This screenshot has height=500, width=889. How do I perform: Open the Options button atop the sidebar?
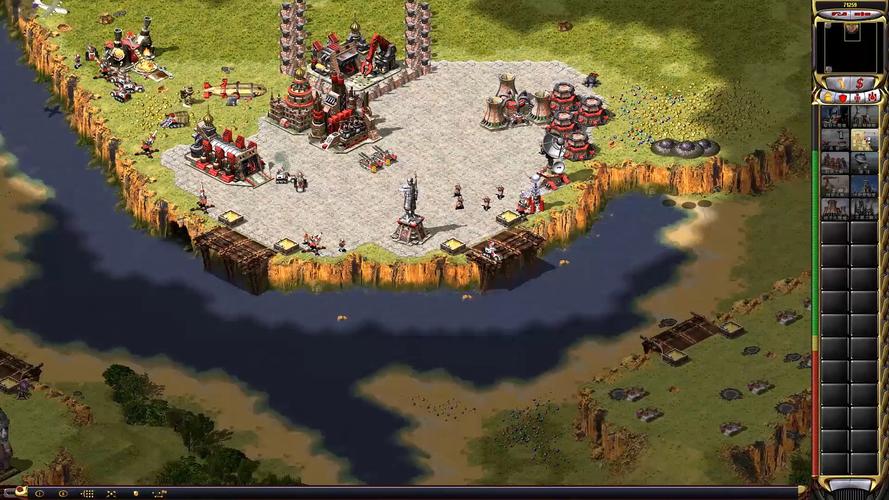[861, 15]
